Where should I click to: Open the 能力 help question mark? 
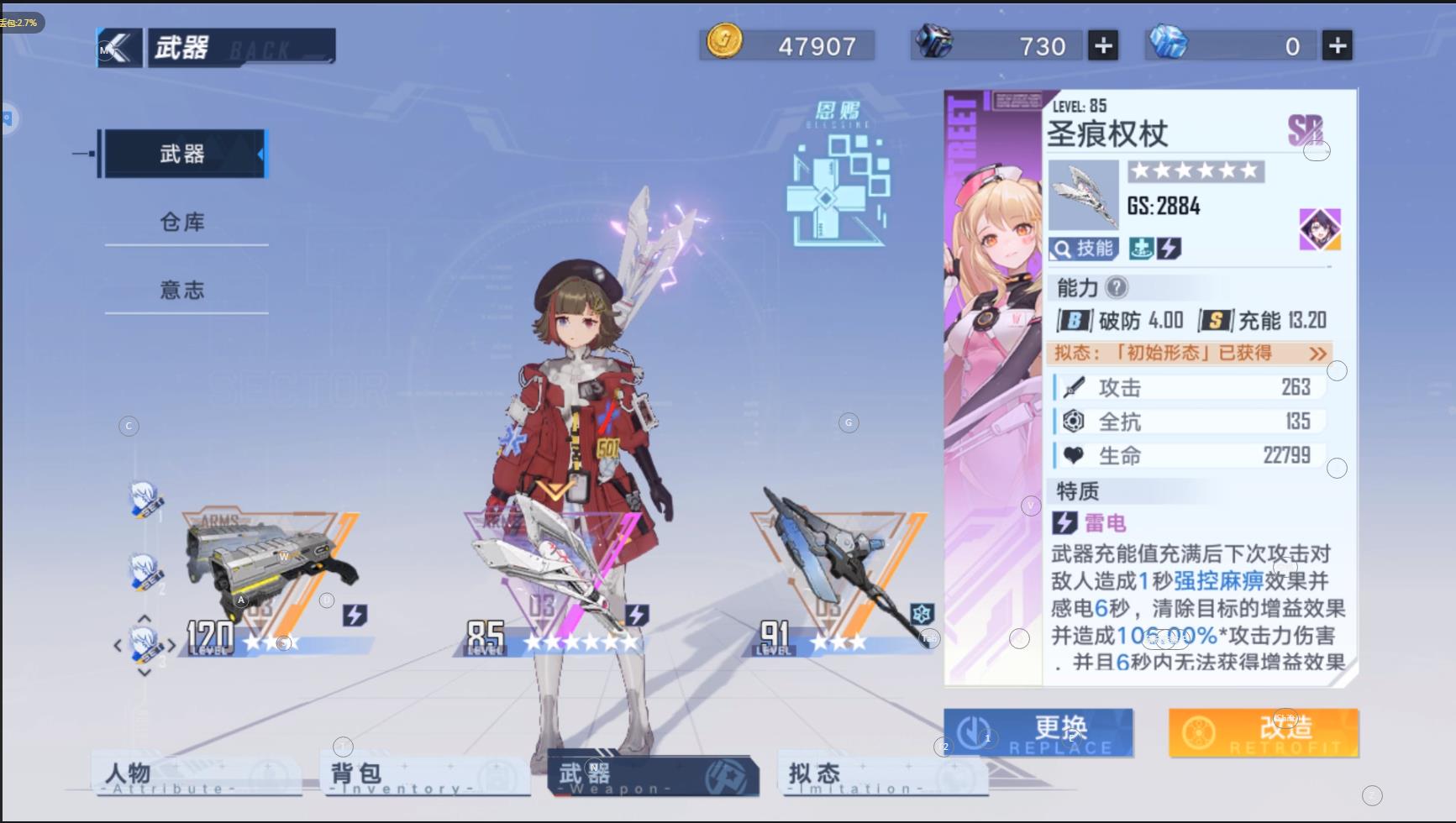tap(1116, 288)
